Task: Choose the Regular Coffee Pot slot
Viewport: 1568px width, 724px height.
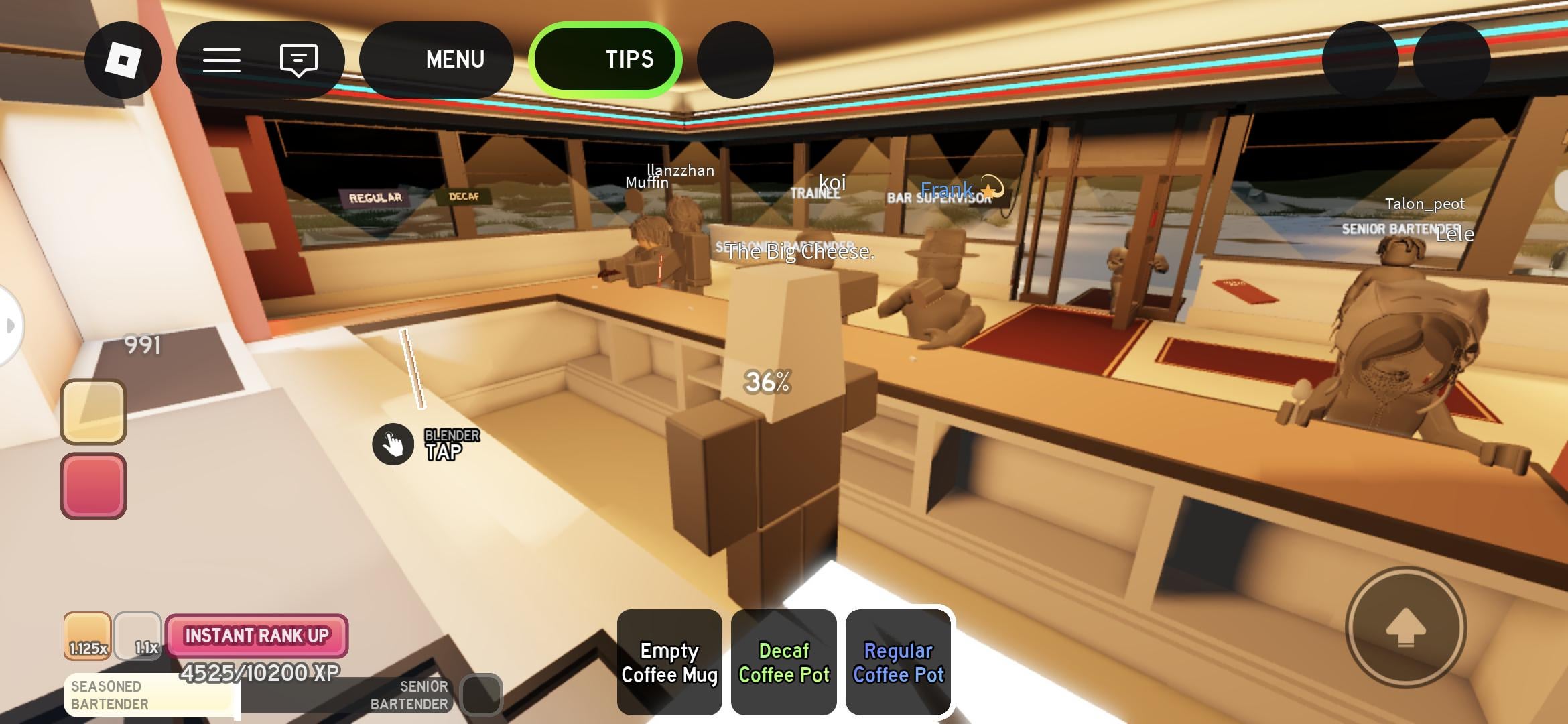Action: click(899, 662)
